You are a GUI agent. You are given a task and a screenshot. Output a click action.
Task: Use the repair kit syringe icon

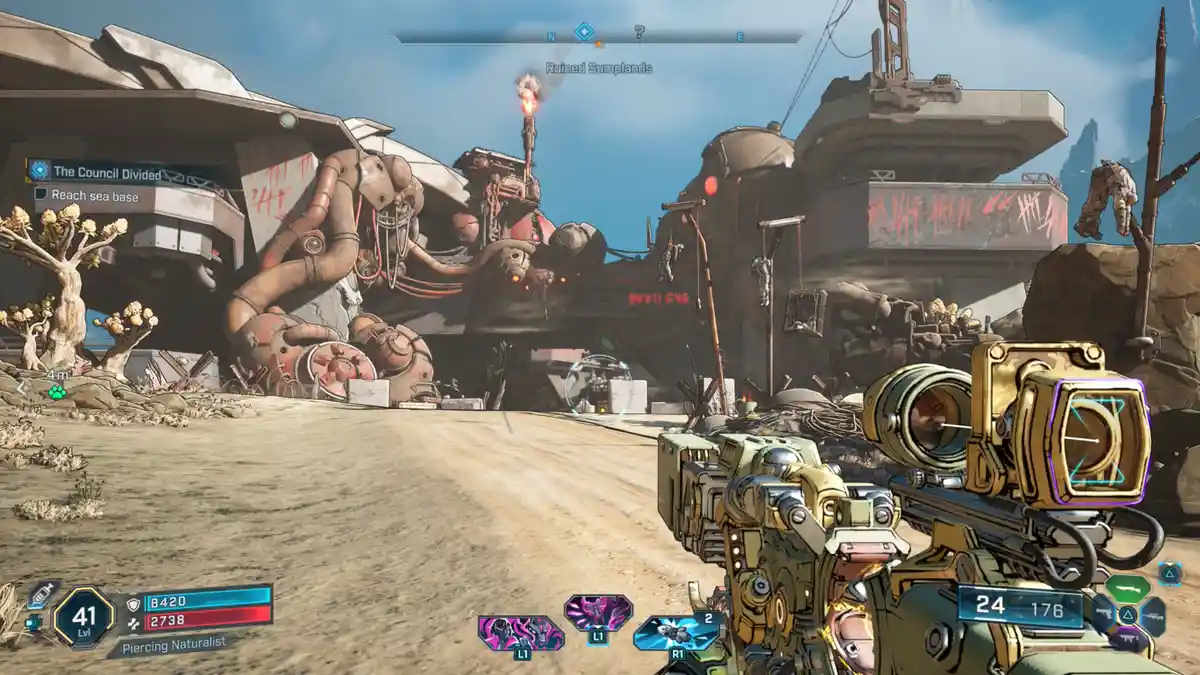(x=42, y=596)
